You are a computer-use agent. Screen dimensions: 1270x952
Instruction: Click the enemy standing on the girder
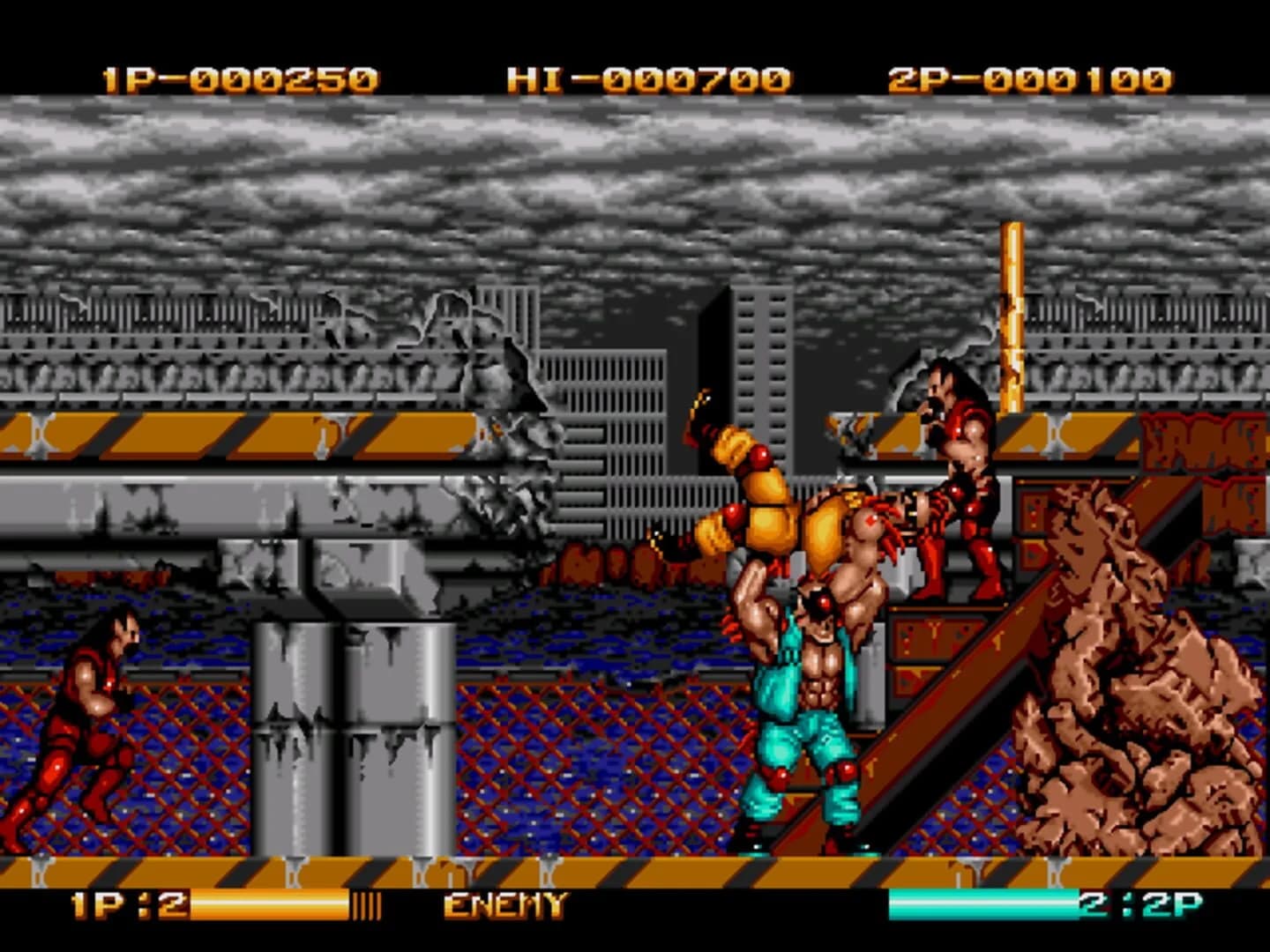point(957,458)
